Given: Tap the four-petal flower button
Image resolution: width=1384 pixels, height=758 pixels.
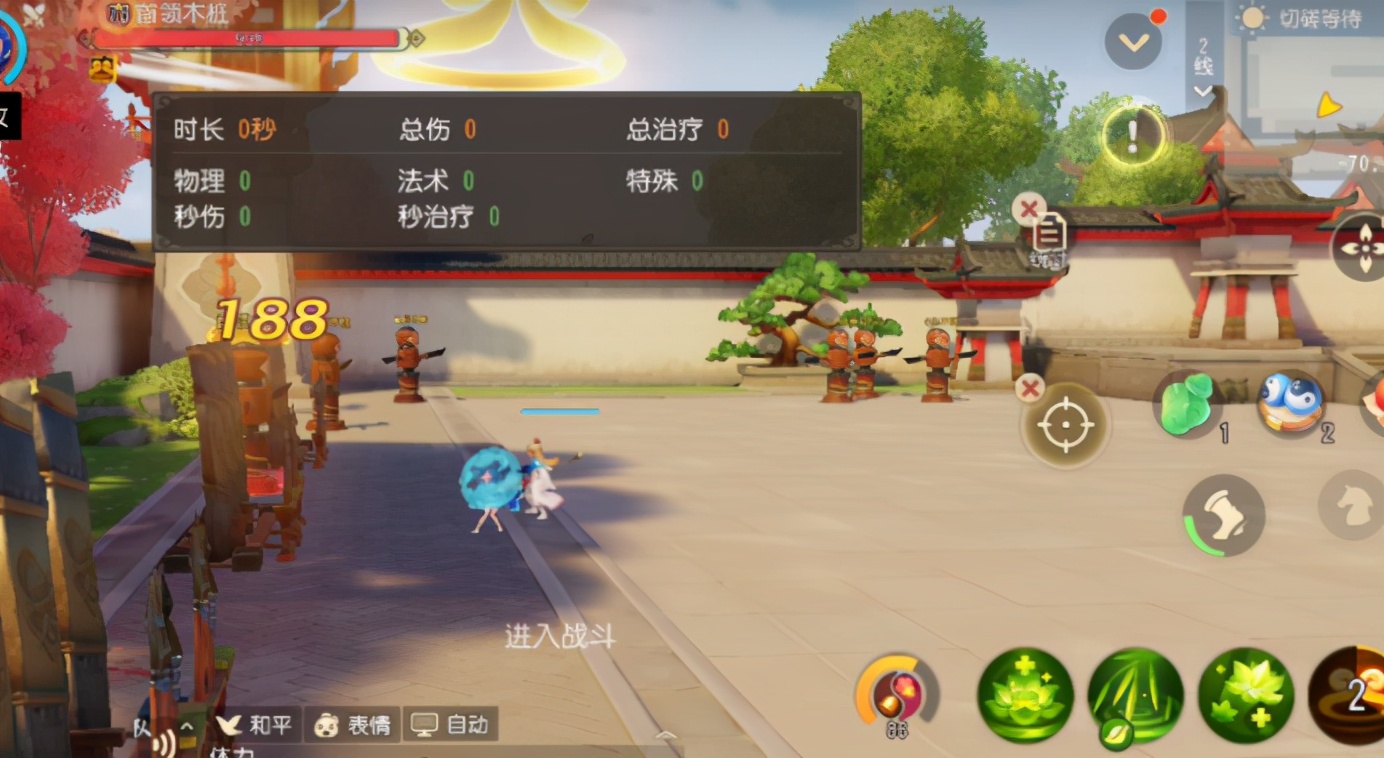Looking at the screenshot, I should 1361,247.
